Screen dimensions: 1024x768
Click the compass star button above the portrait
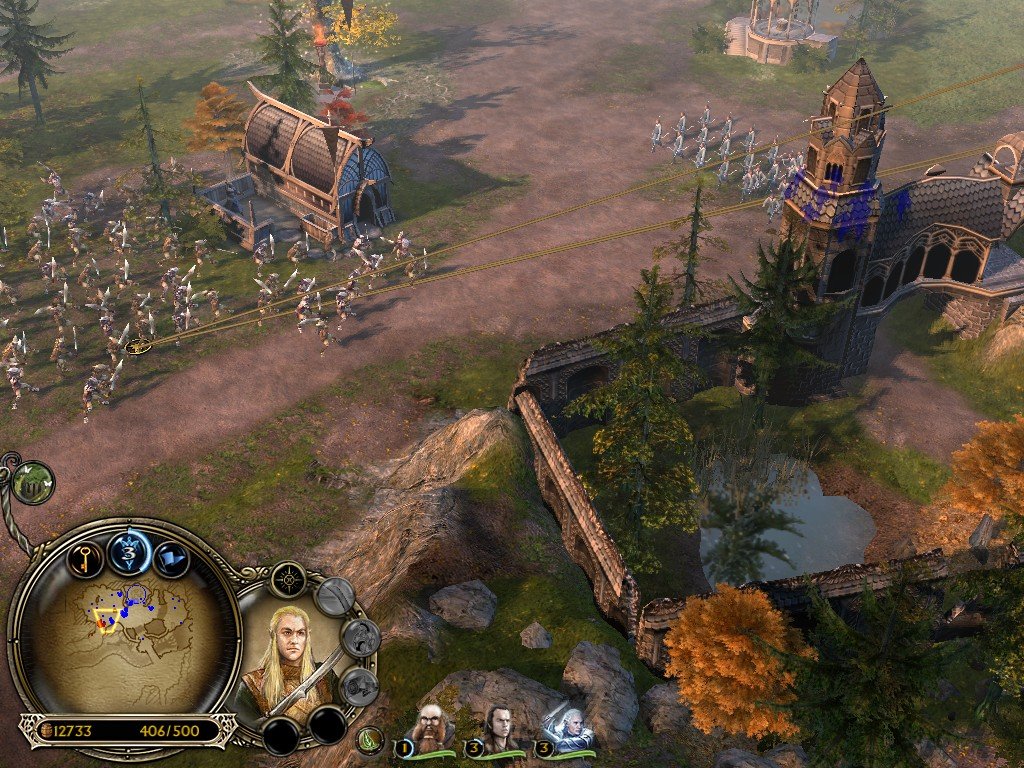[288, 578]
